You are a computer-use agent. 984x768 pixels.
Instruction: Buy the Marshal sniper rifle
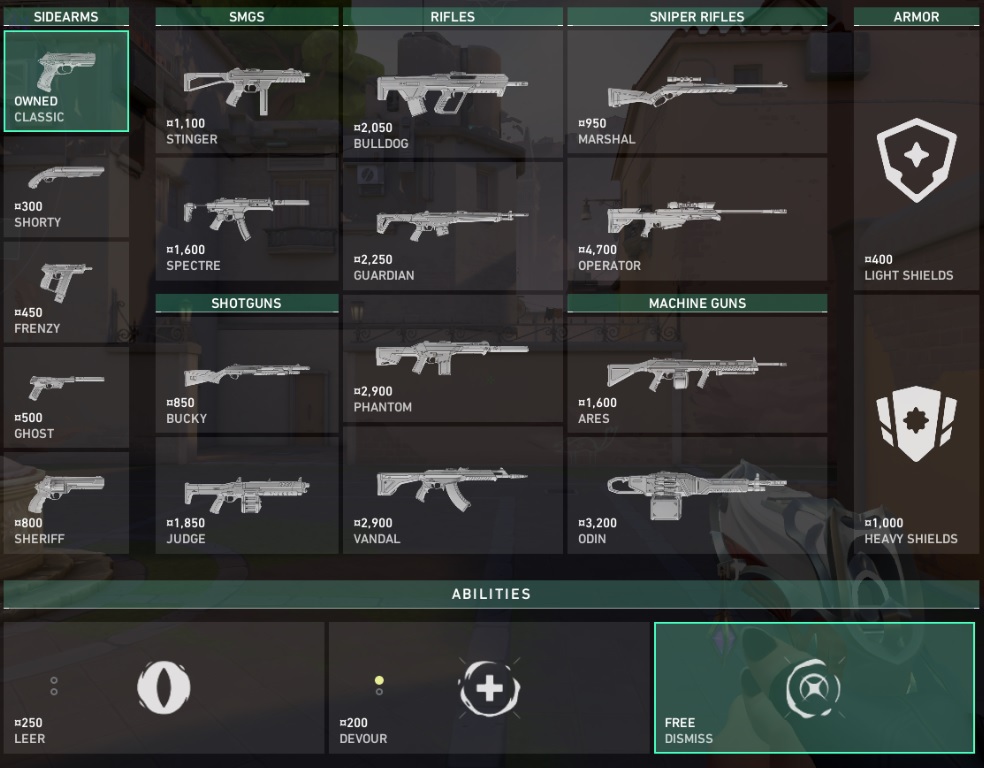point(697,91)
